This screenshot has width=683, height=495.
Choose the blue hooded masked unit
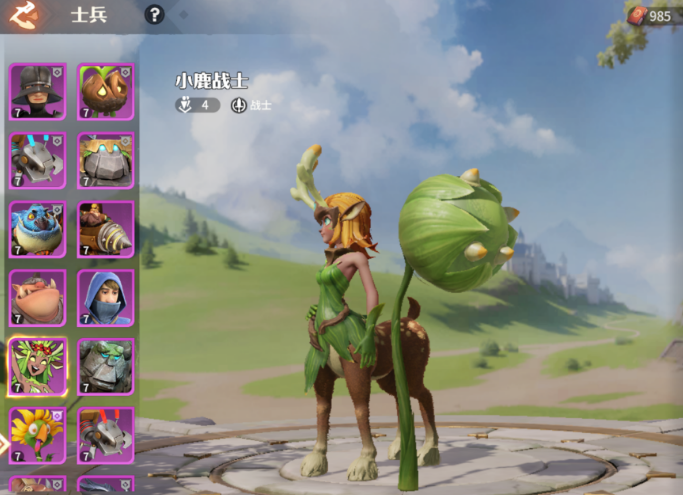coord(105,297)
